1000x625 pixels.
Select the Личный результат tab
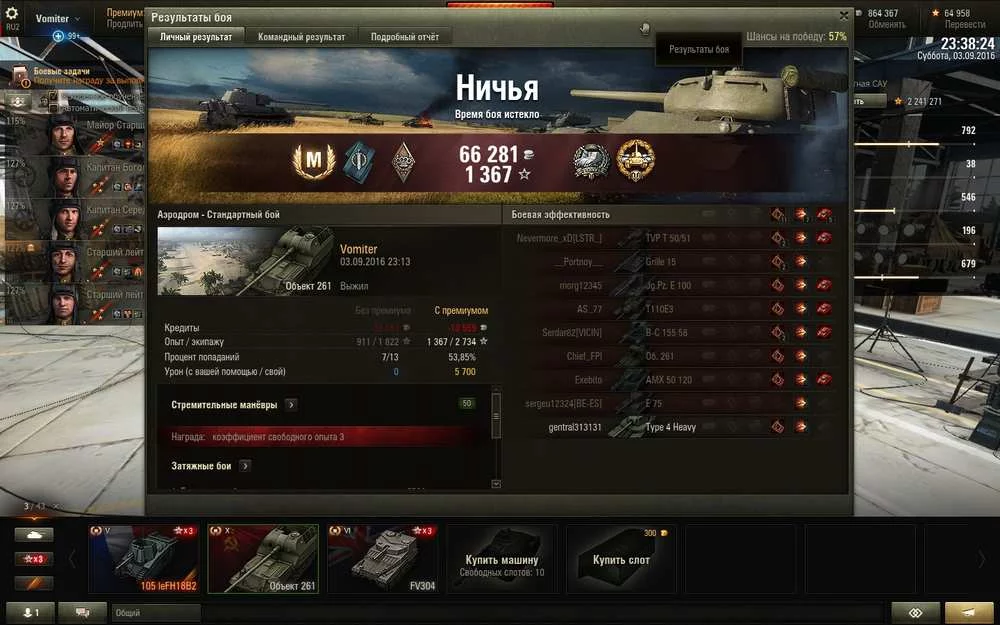[x=197, y=37]
